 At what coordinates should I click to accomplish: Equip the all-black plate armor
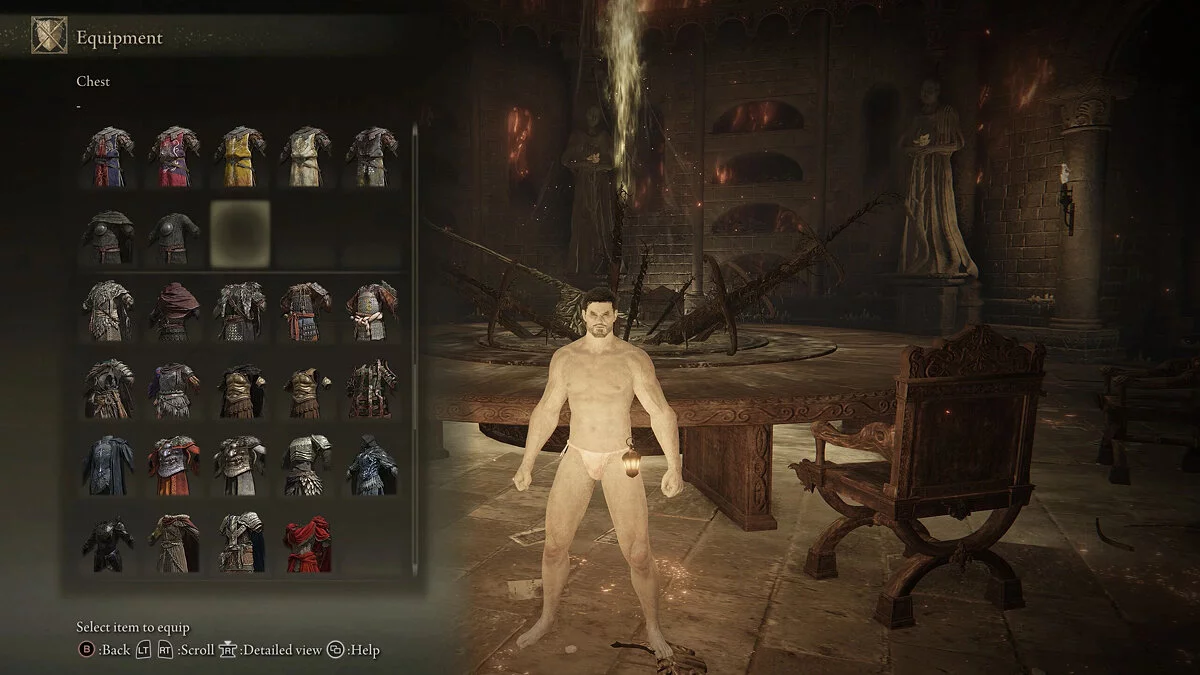pos(109,542)
